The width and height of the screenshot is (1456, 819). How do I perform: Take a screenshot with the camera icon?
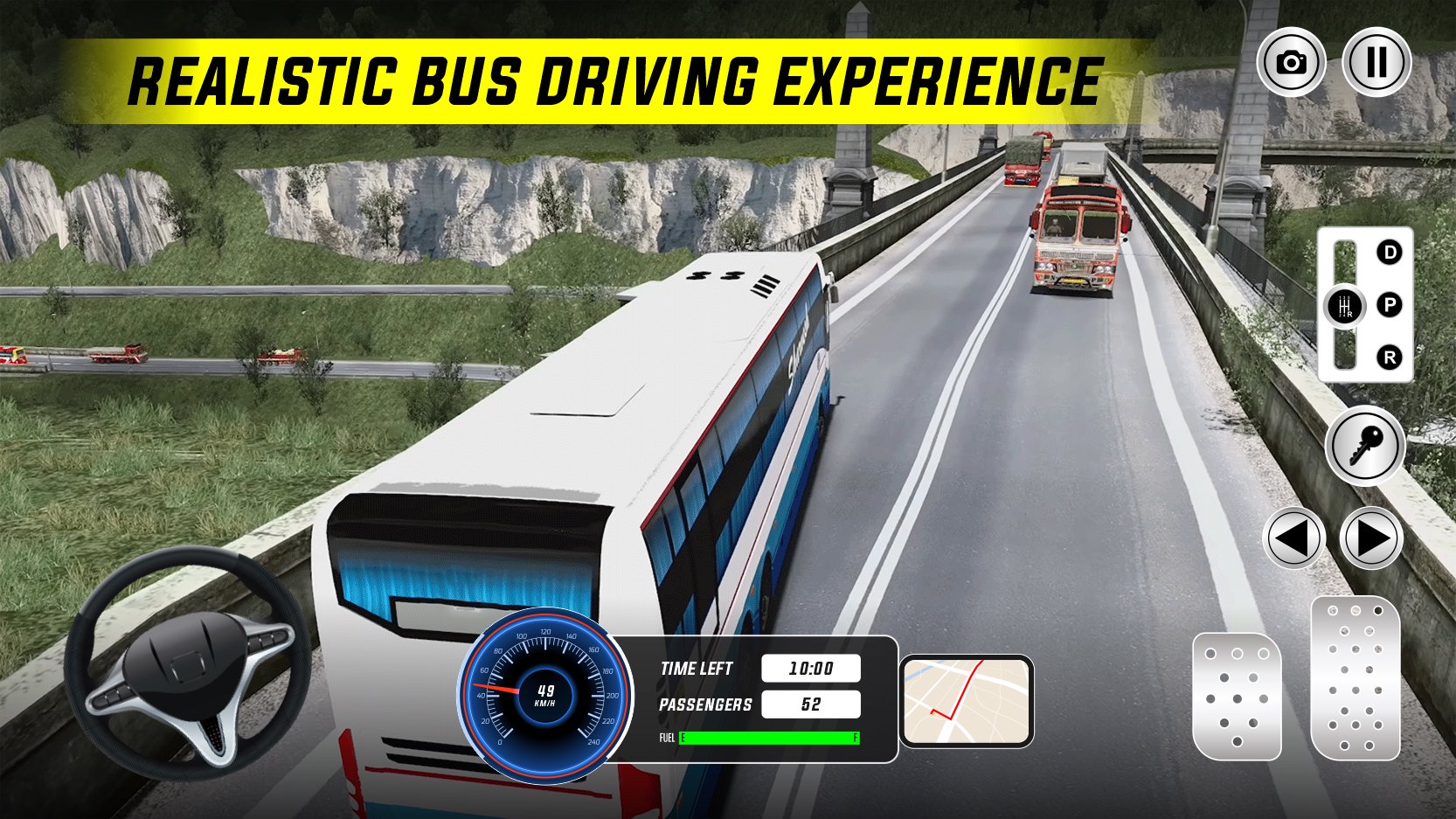[x=1291, y=61]
